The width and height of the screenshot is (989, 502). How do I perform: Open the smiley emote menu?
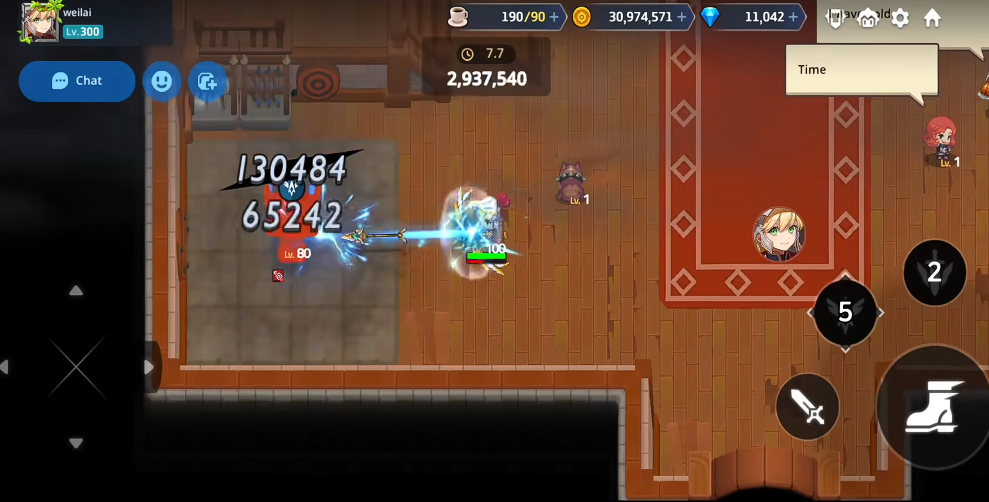pos(162,81)
